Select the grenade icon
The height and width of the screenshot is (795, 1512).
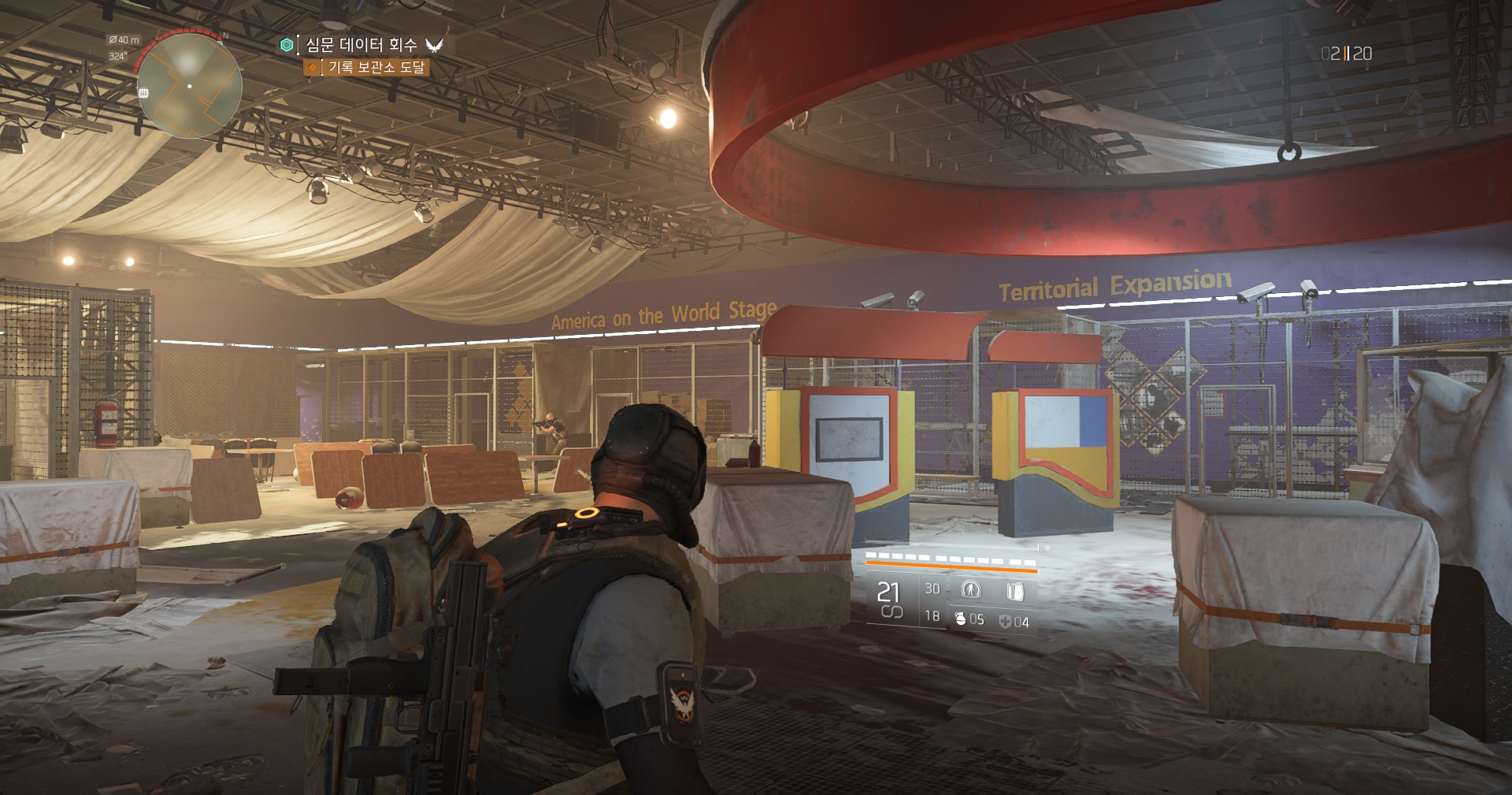coord(960,619)
